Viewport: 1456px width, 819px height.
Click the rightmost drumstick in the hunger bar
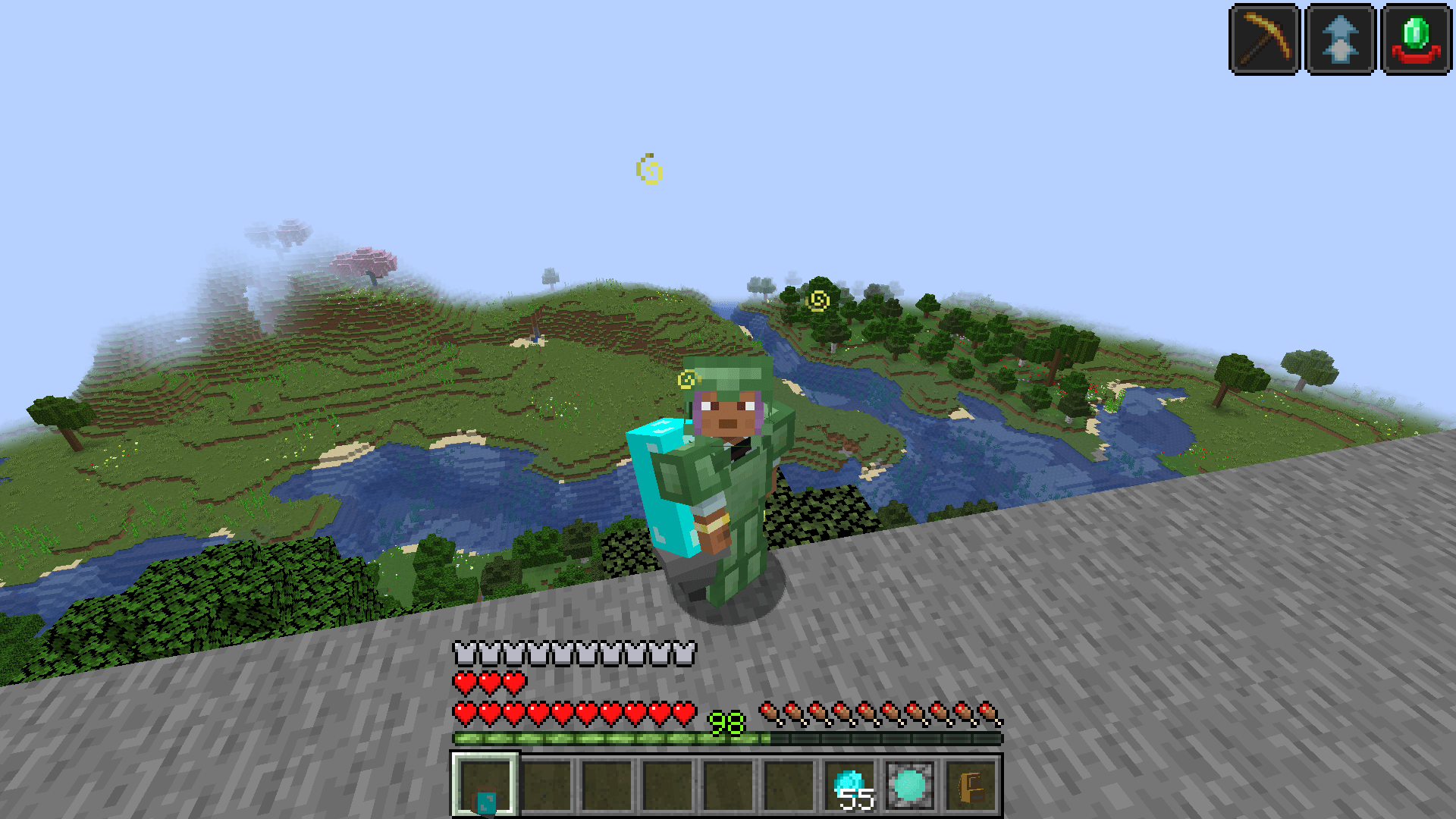coord(986,711)
